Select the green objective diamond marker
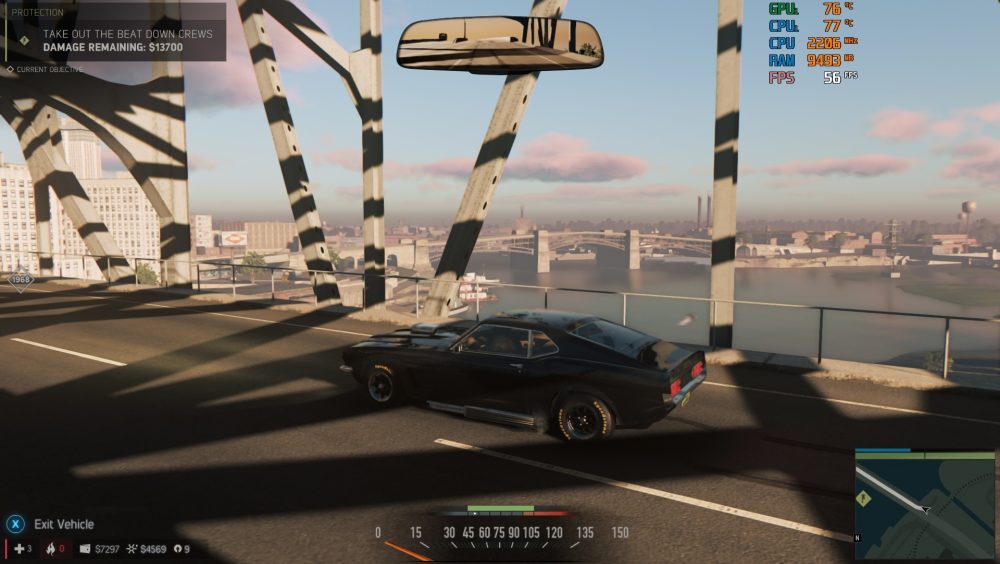This screenshot has width=1000, height=564. (x=24, y=41)
